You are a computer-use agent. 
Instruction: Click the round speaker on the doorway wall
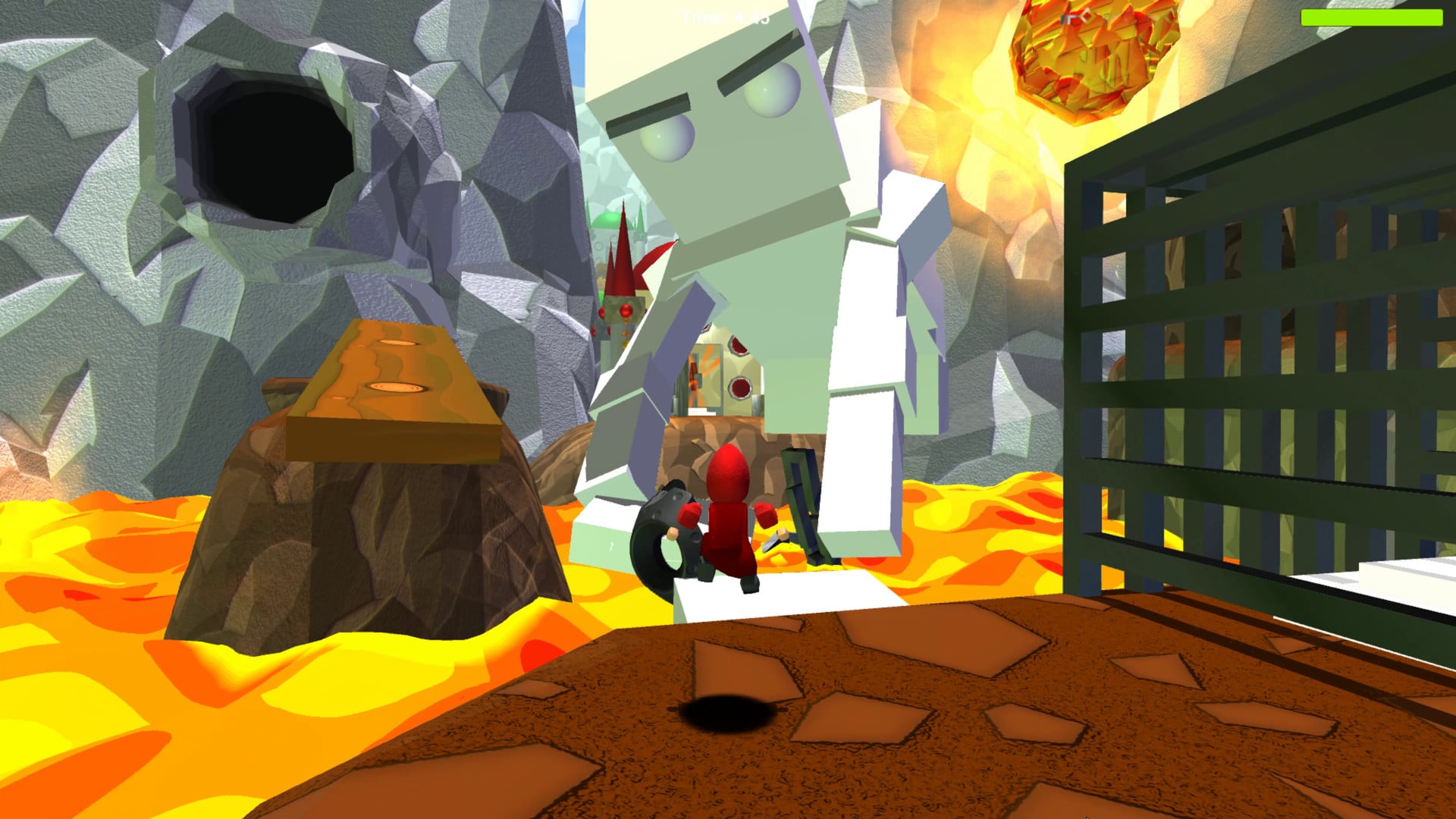(x=738, y=386)
